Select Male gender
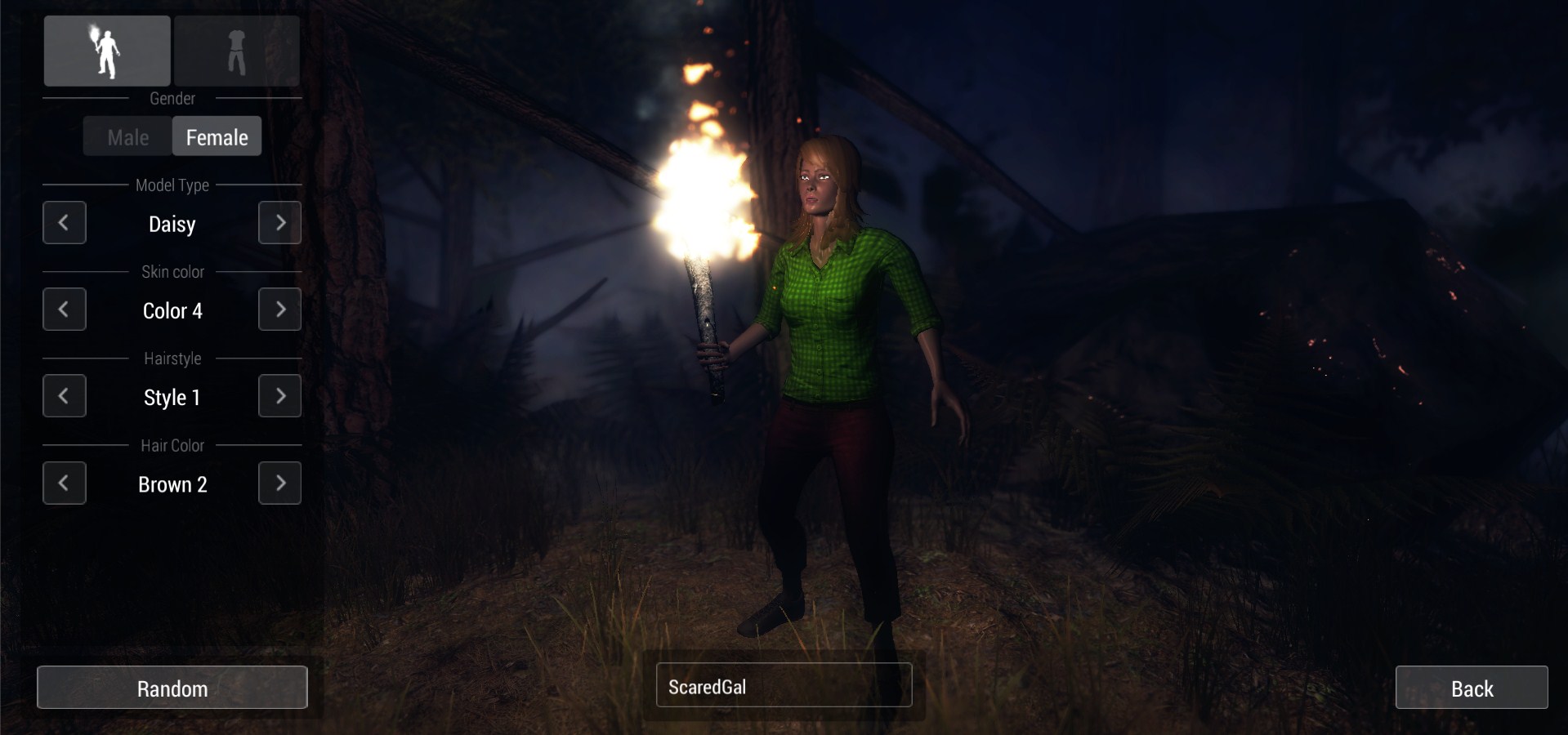Image resolution: width=1568 pixels, height=735 pixels. (x=128, y=137)
